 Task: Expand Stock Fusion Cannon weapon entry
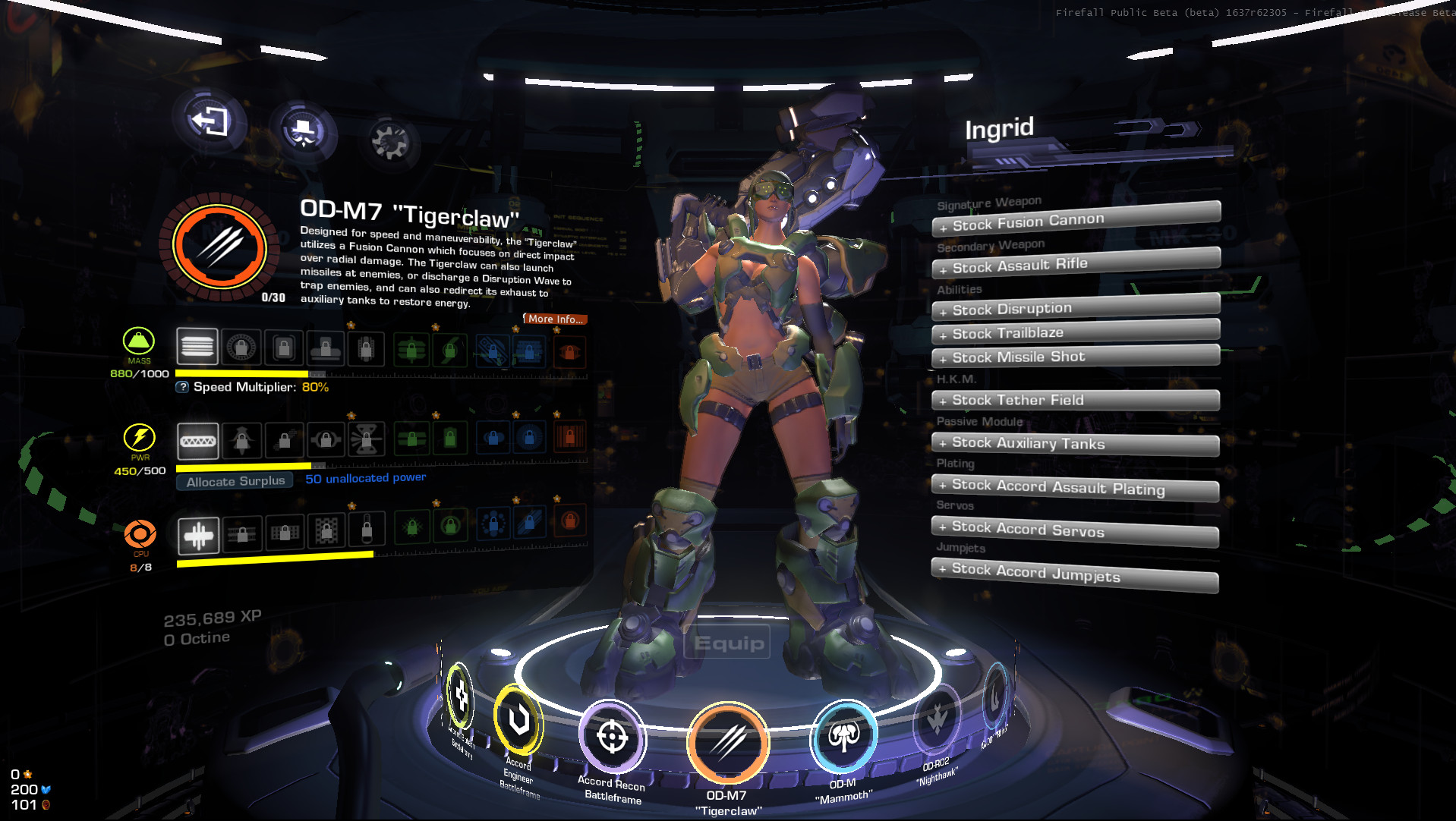(x=1075, y=220)
